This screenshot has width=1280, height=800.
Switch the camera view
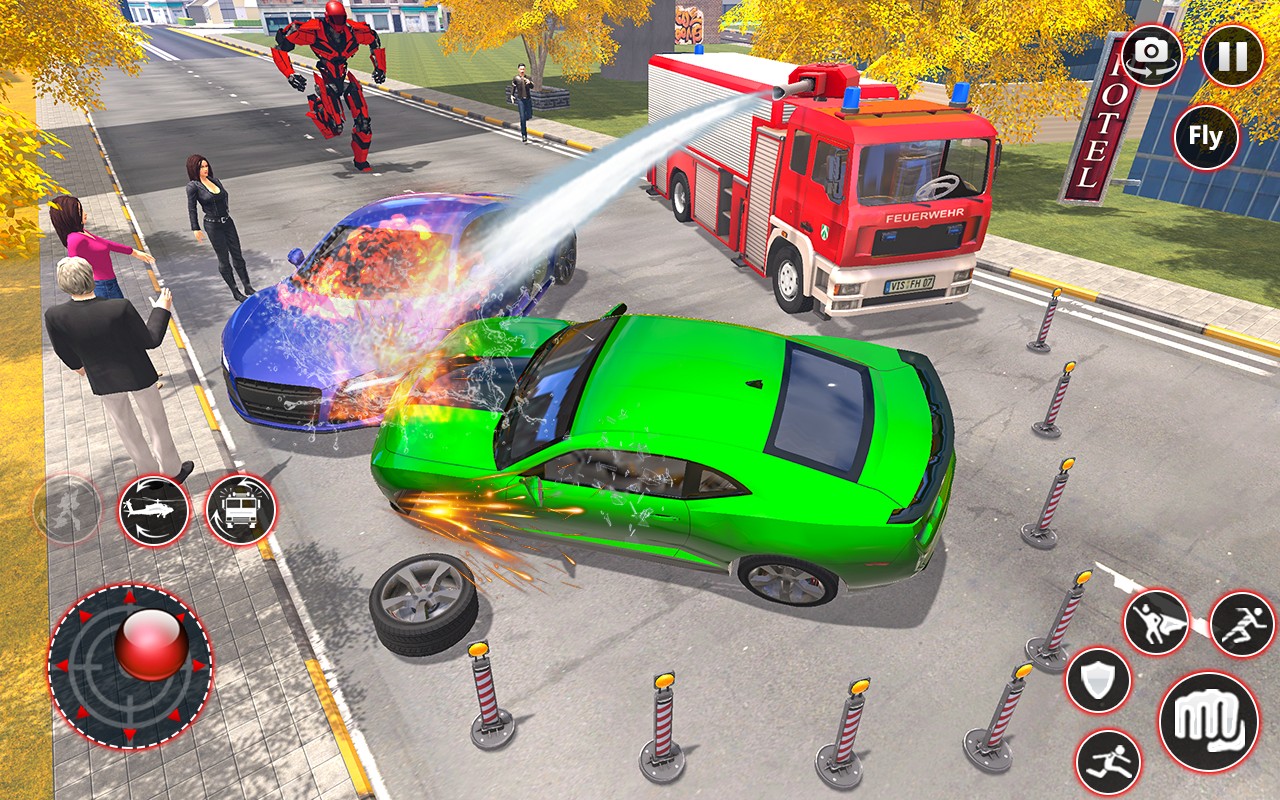(x=1152, y=56)
